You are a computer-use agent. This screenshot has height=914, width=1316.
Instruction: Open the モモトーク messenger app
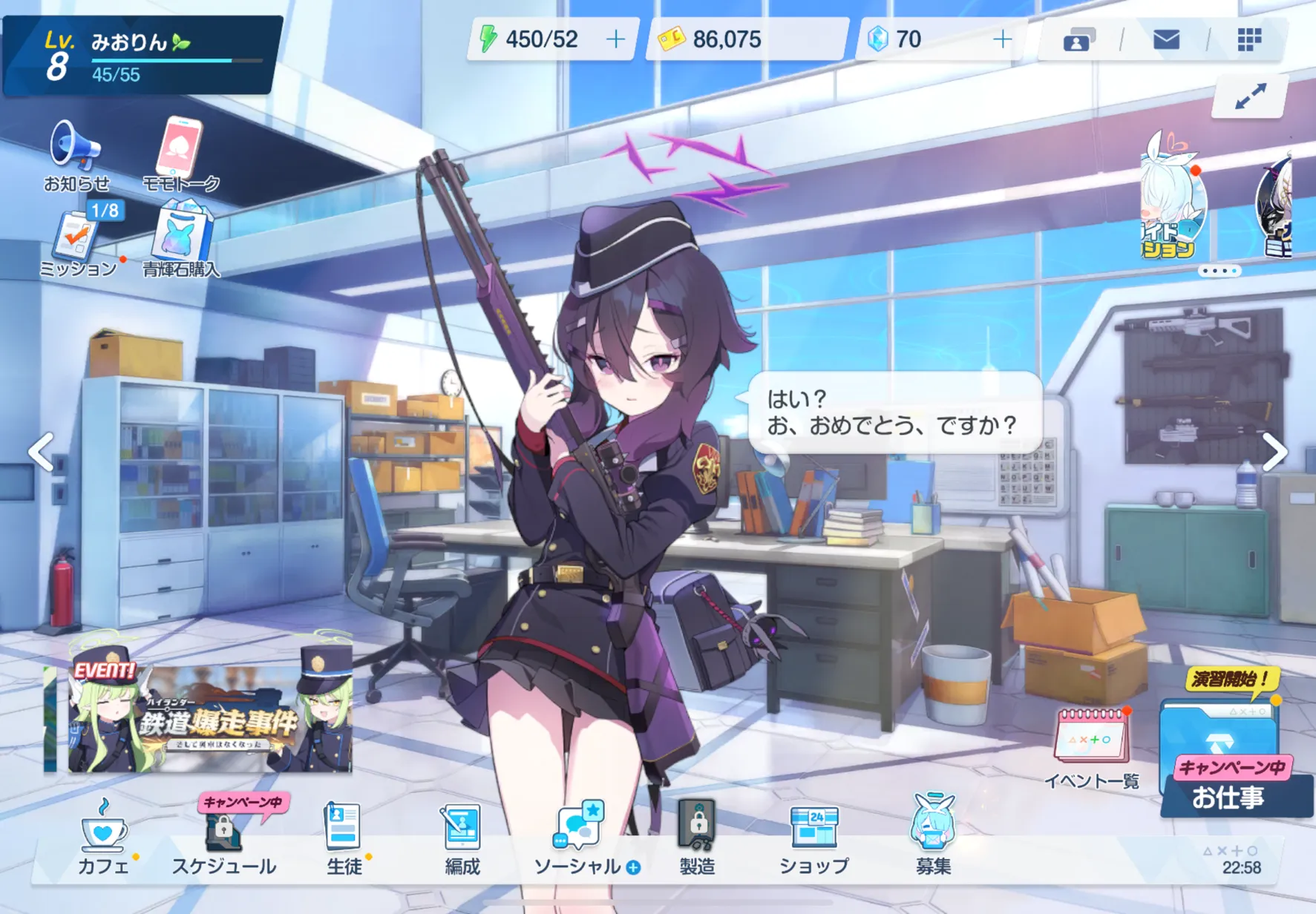(x=179, y=151)
